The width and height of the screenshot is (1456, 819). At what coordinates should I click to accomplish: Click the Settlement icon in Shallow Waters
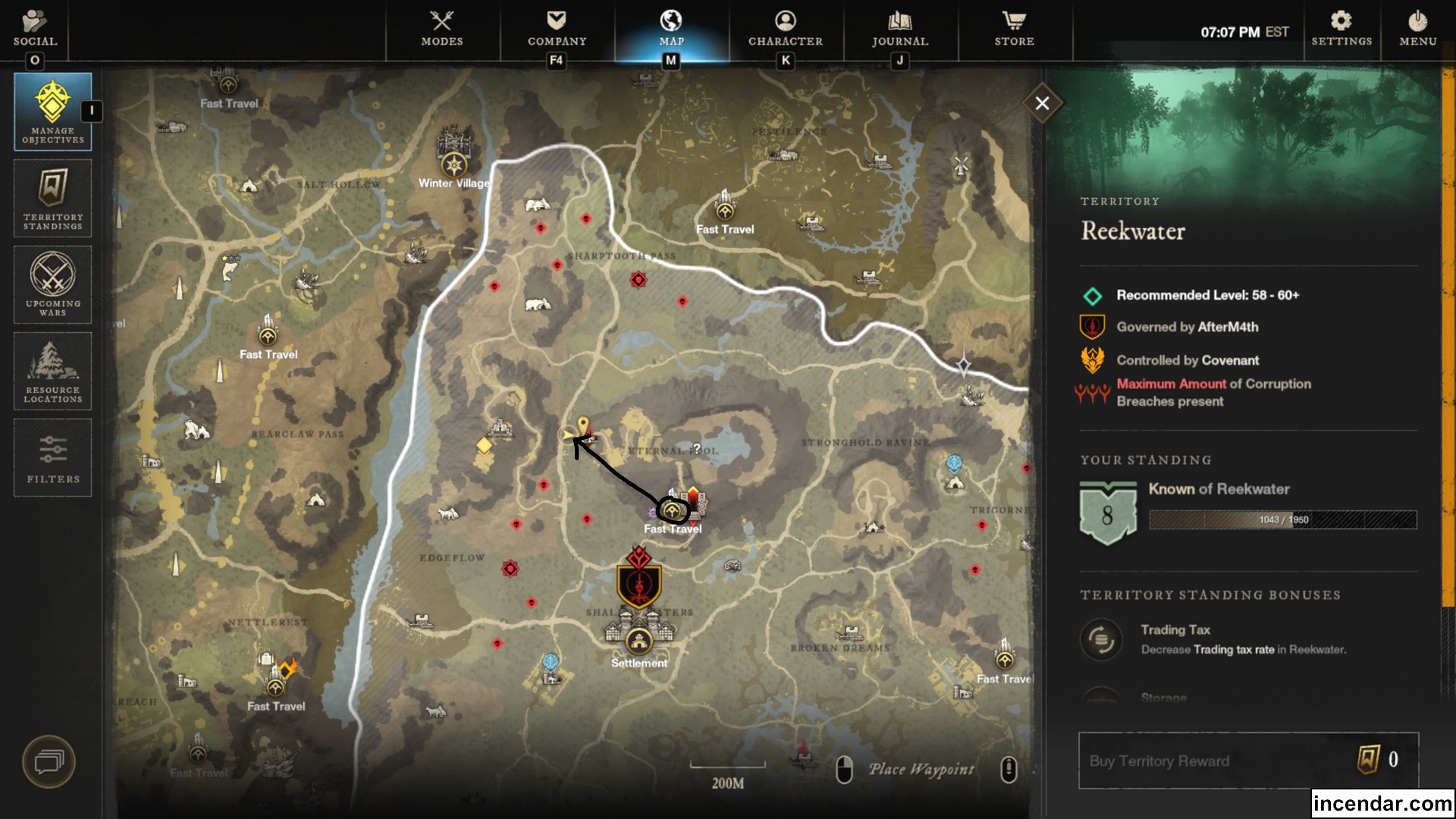[639, 641]
